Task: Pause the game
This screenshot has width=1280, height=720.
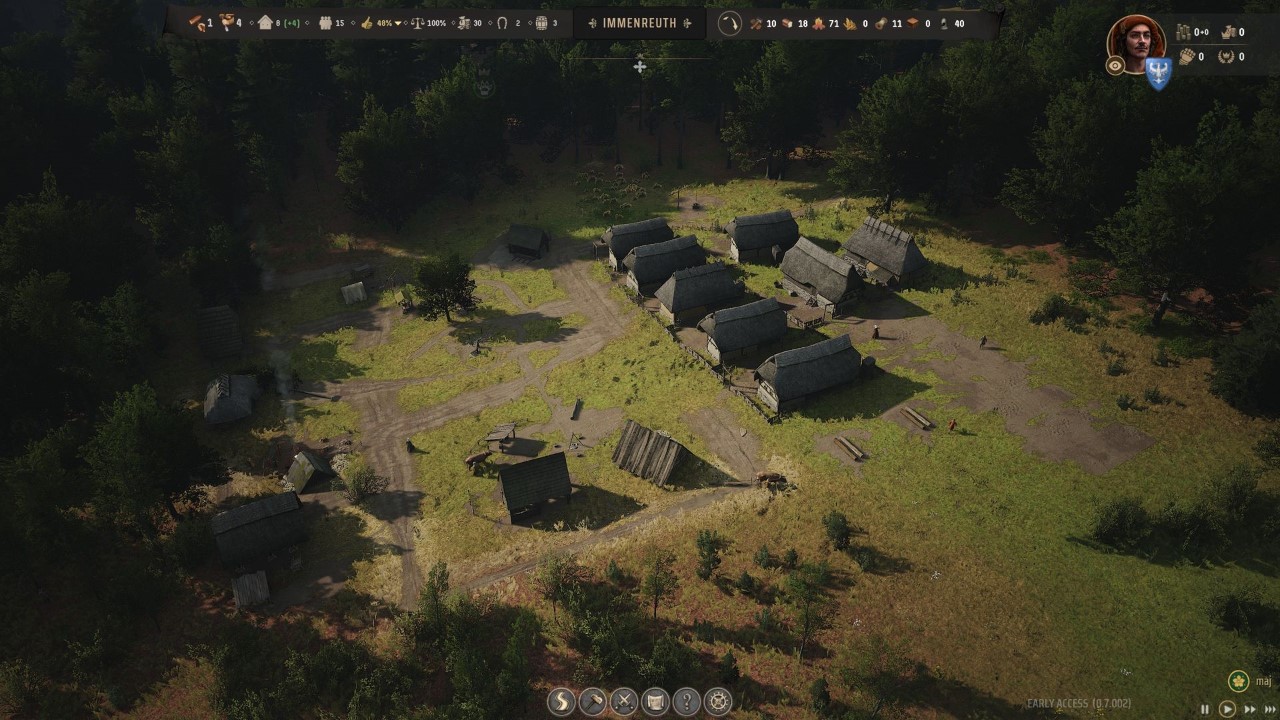Action: pyautogui.click(x=1205, y=709)
